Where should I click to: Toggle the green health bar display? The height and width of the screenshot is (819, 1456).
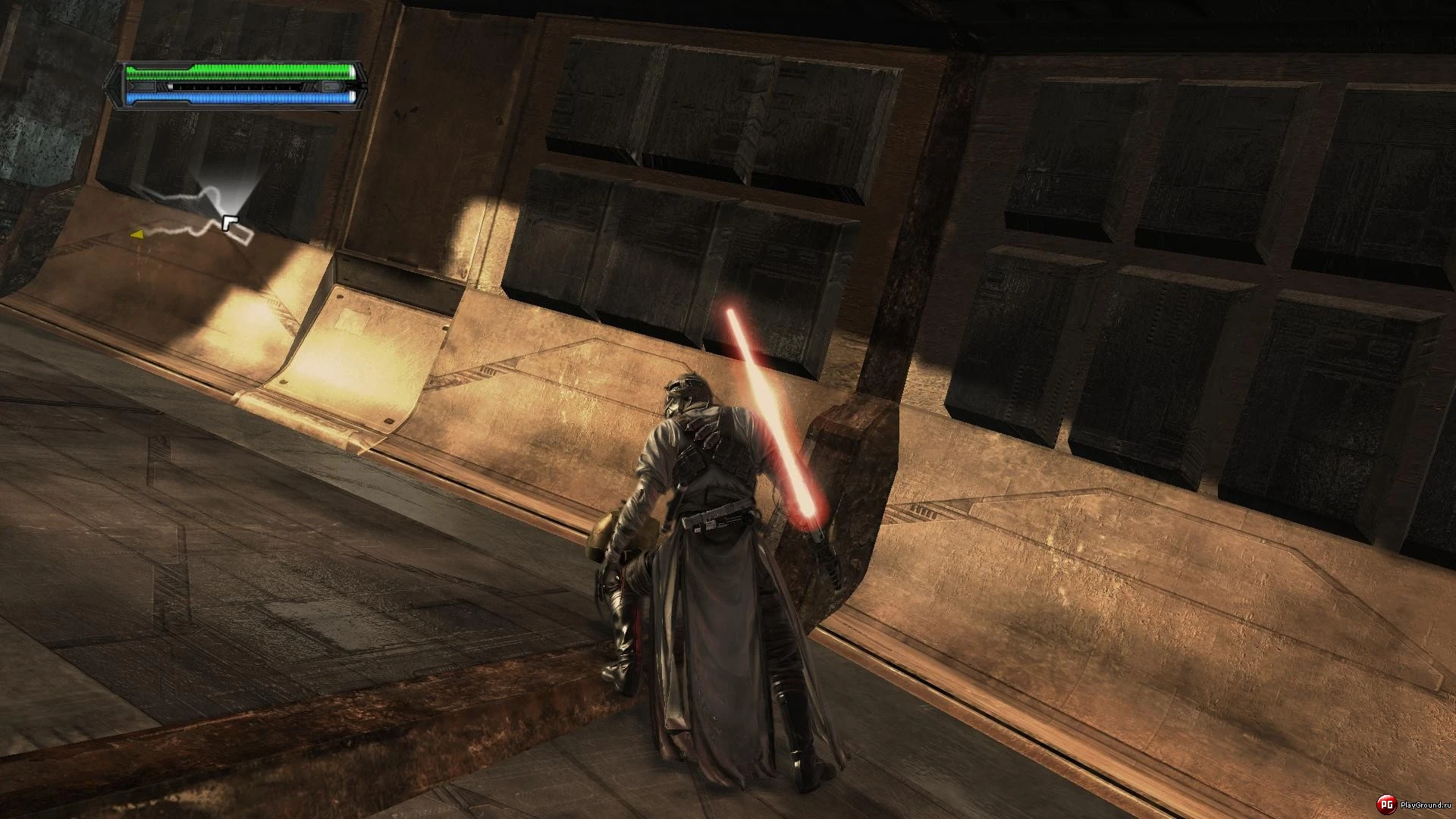(x=243, y=72)
